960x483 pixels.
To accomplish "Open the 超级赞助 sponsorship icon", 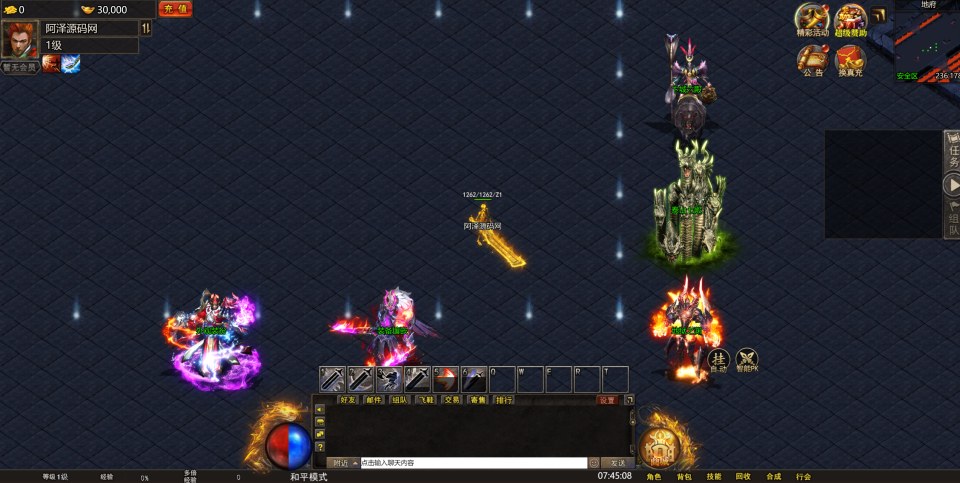I will click(x=851, y=19).
